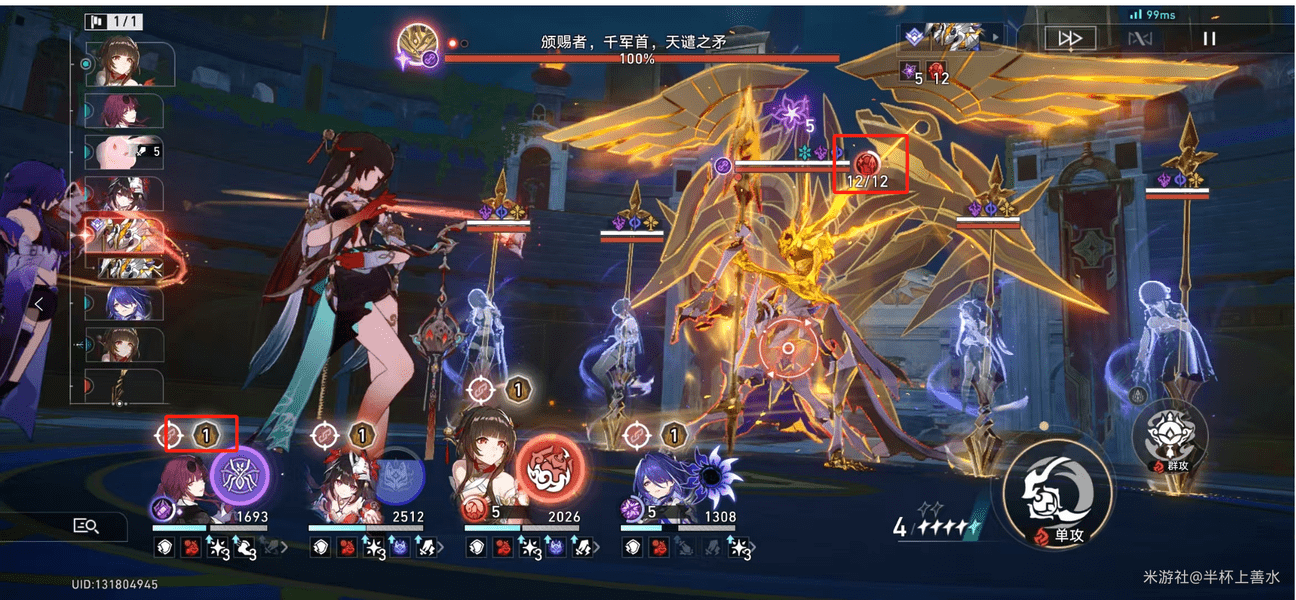Screen dimensions: 1296x600
Task: Select Sparkle's character portrait
Action: click(337, 492)
